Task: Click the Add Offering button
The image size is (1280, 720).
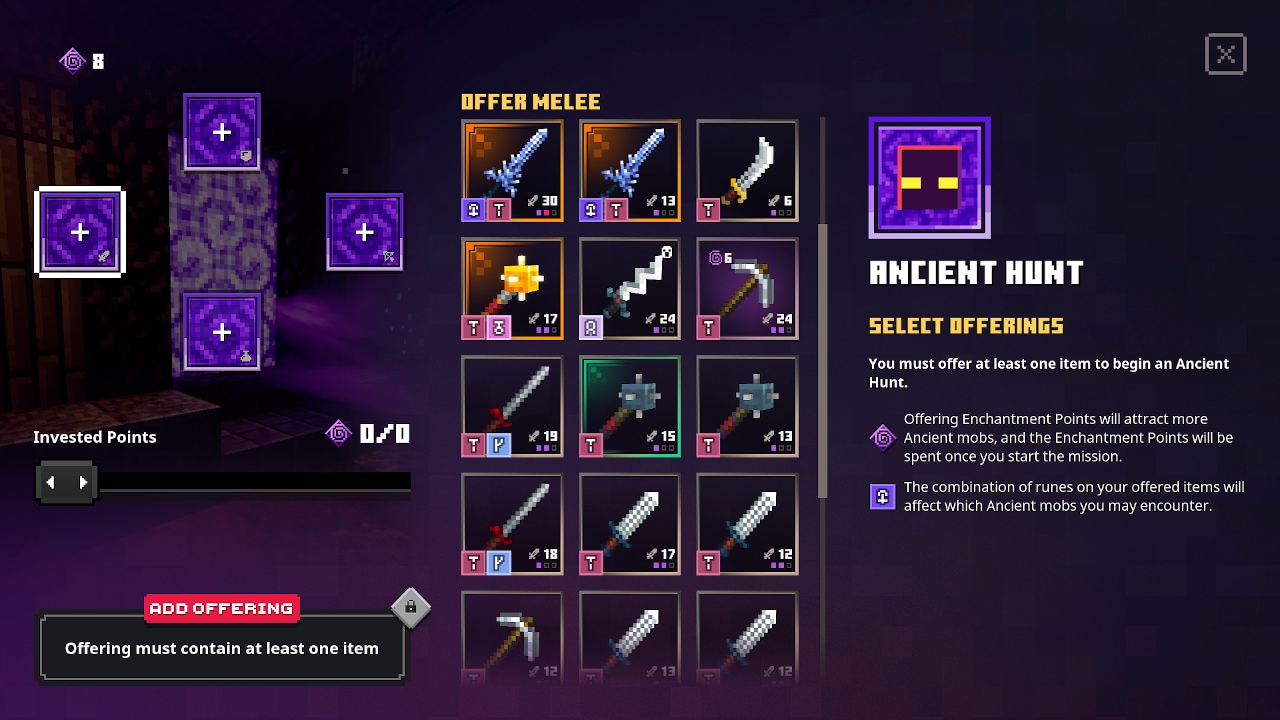Action: tap(222, 608)
